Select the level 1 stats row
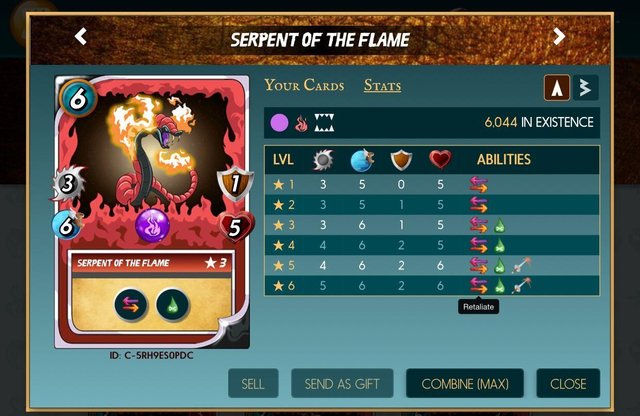The image size is (640, 416). click(x=432, y=184)
